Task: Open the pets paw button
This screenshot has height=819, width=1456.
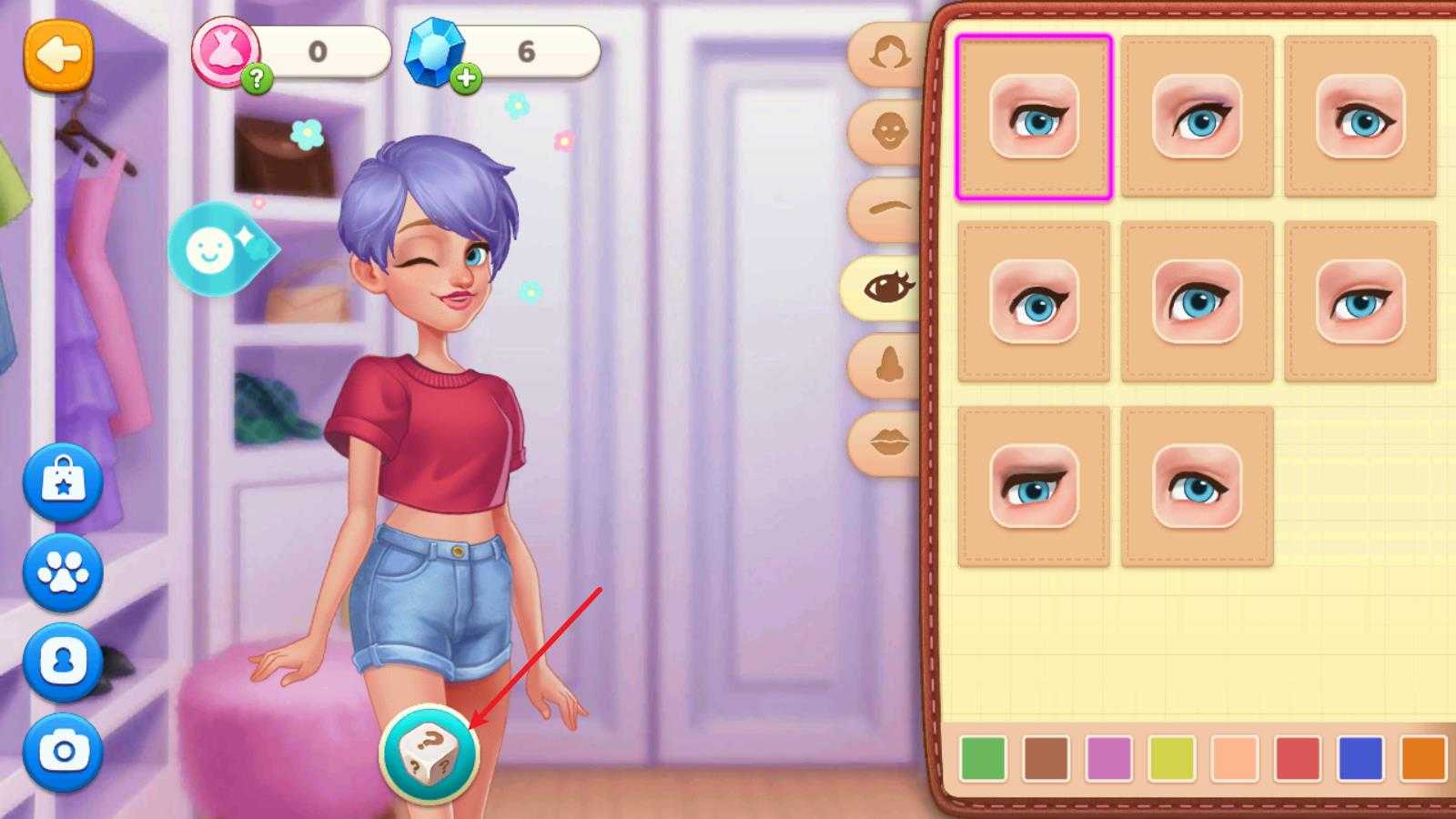Action: (63, 572)
